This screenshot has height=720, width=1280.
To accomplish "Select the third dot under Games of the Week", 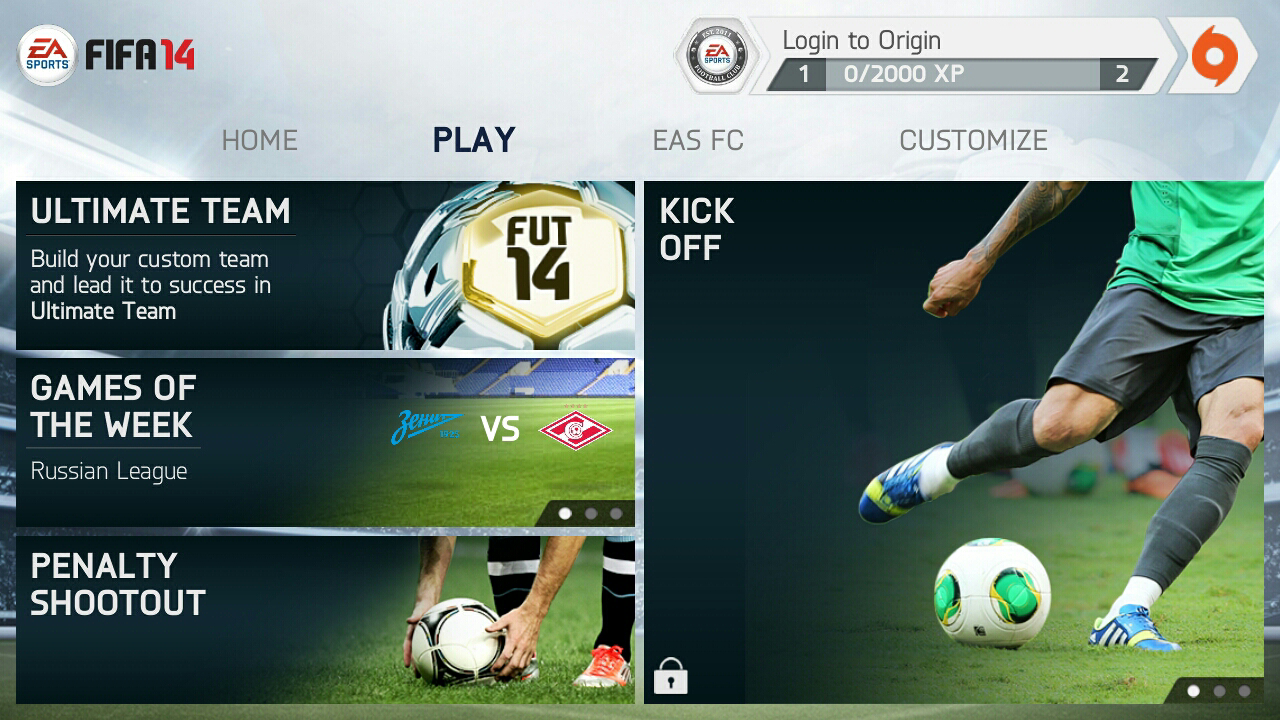I will [x=617, y=513].
